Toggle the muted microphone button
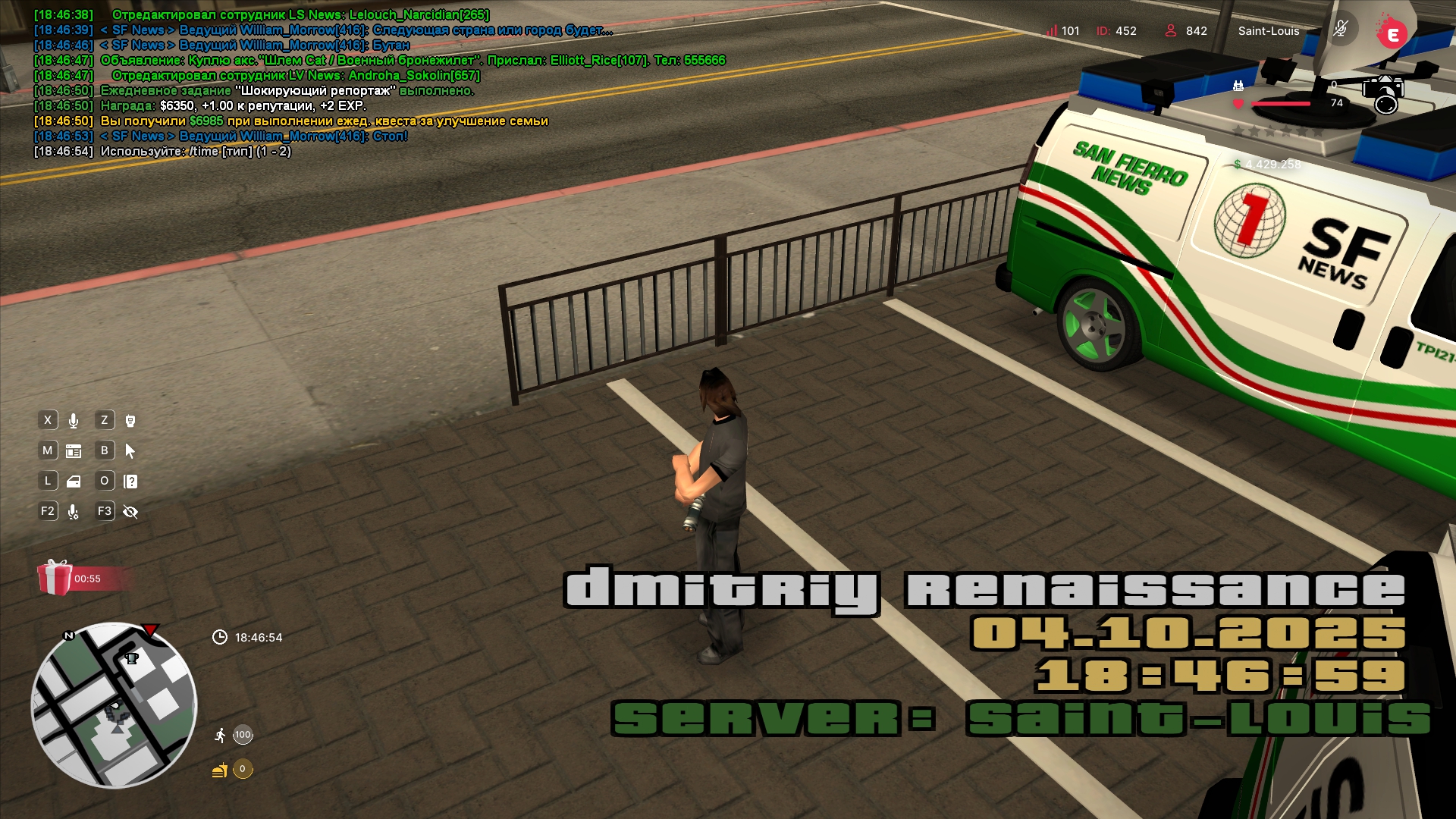The width and height of the screenshot is (1456, 819). (x=1341, y=30)
